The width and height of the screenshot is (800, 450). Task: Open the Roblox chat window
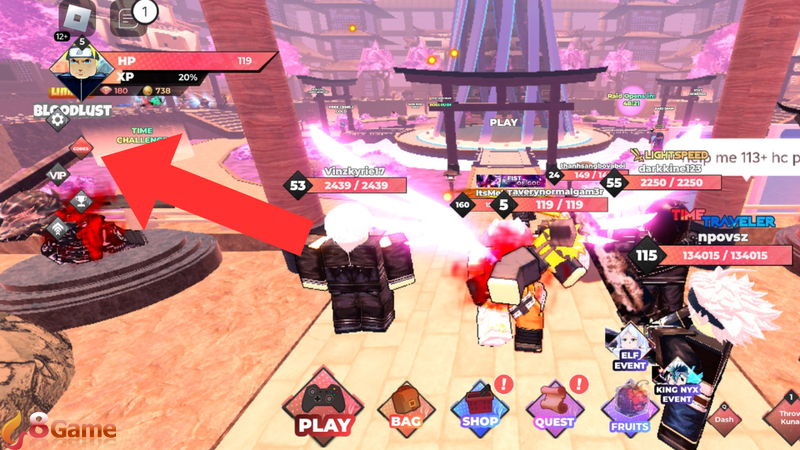(x=124, y=17)
